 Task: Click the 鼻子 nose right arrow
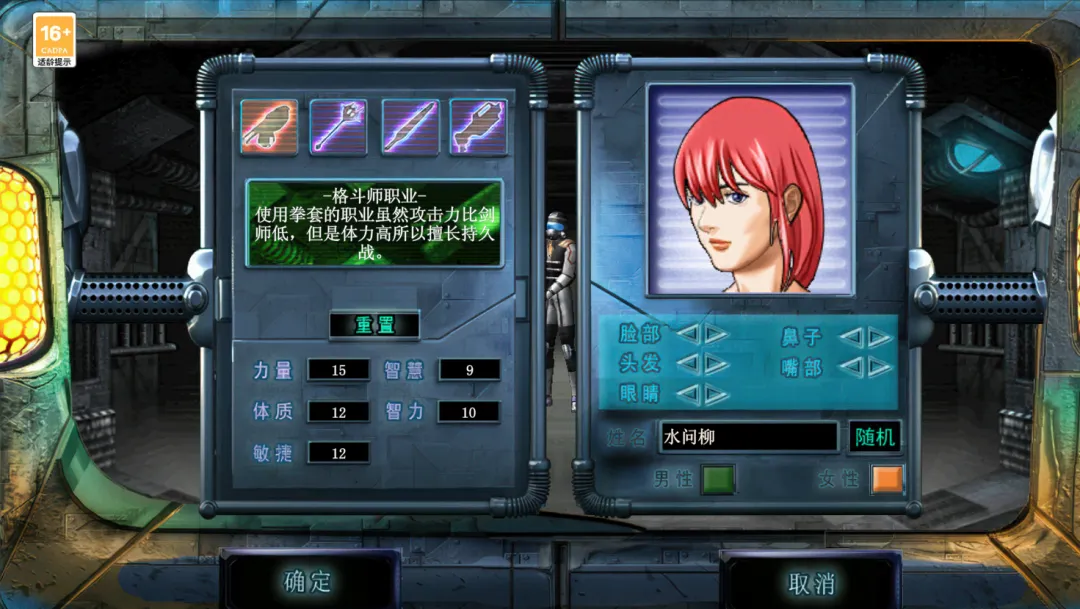879,337
